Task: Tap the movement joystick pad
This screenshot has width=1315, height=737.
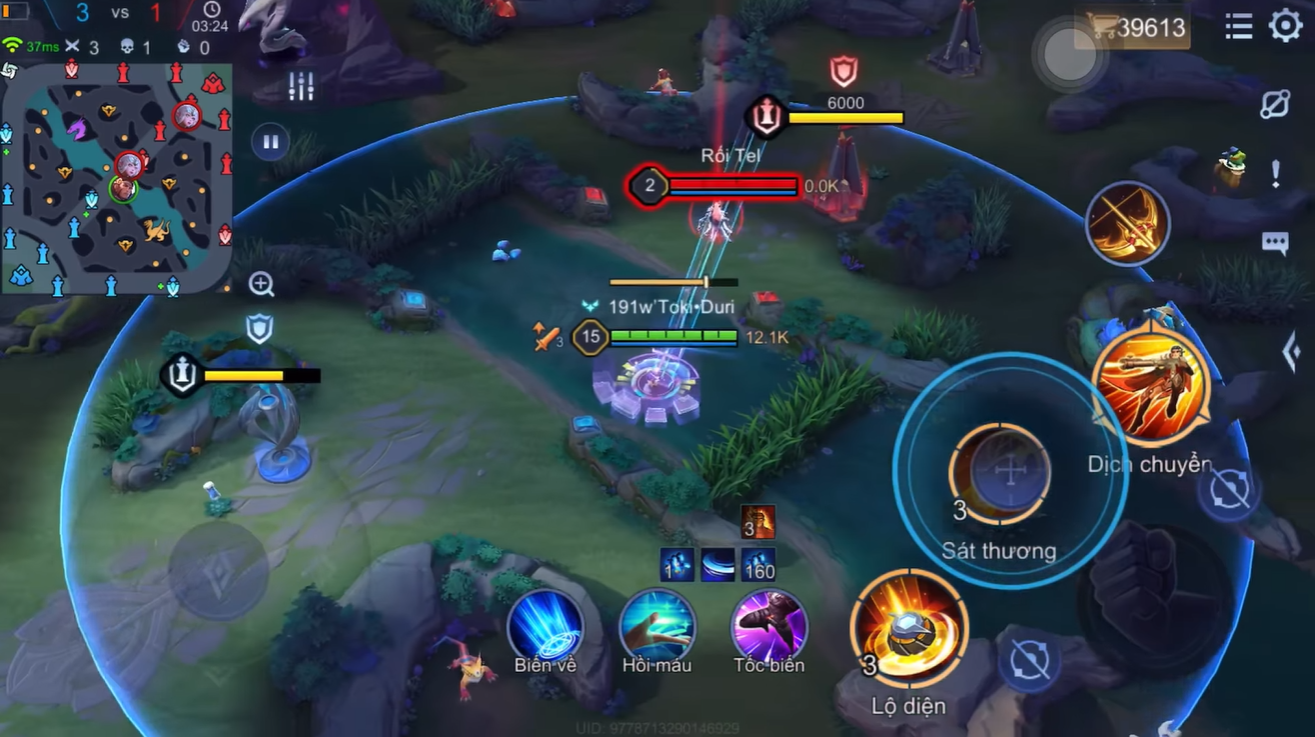Action: [217, 571]
